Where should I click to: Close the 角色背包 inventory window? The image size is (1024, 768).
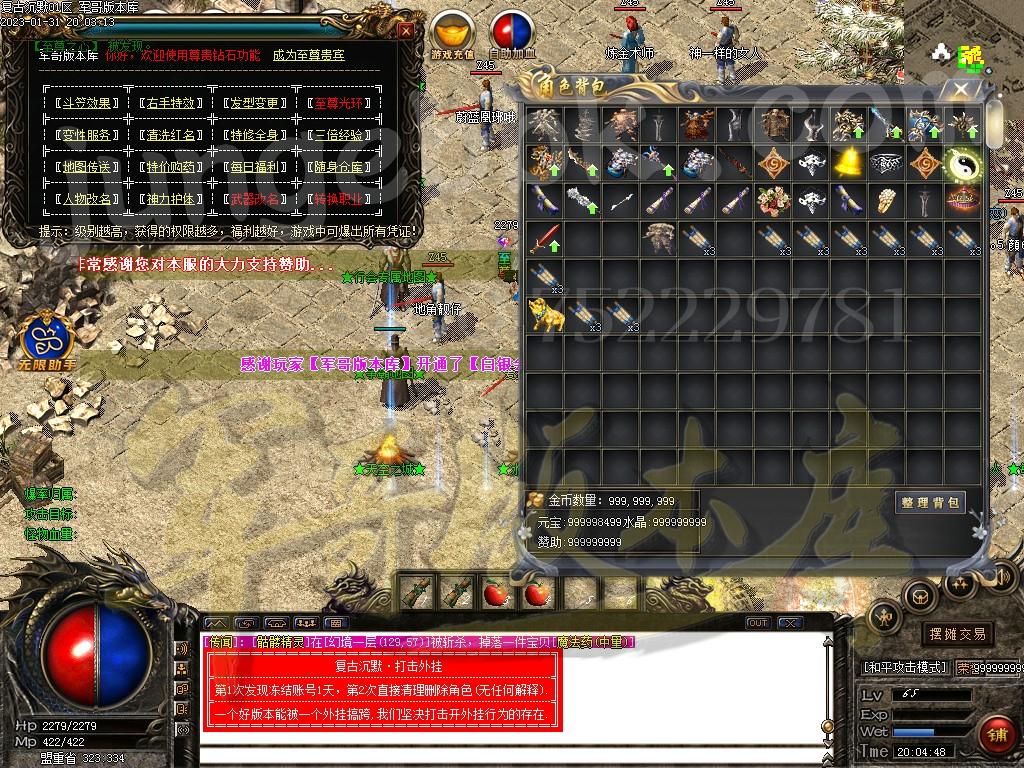coord(960,89)
